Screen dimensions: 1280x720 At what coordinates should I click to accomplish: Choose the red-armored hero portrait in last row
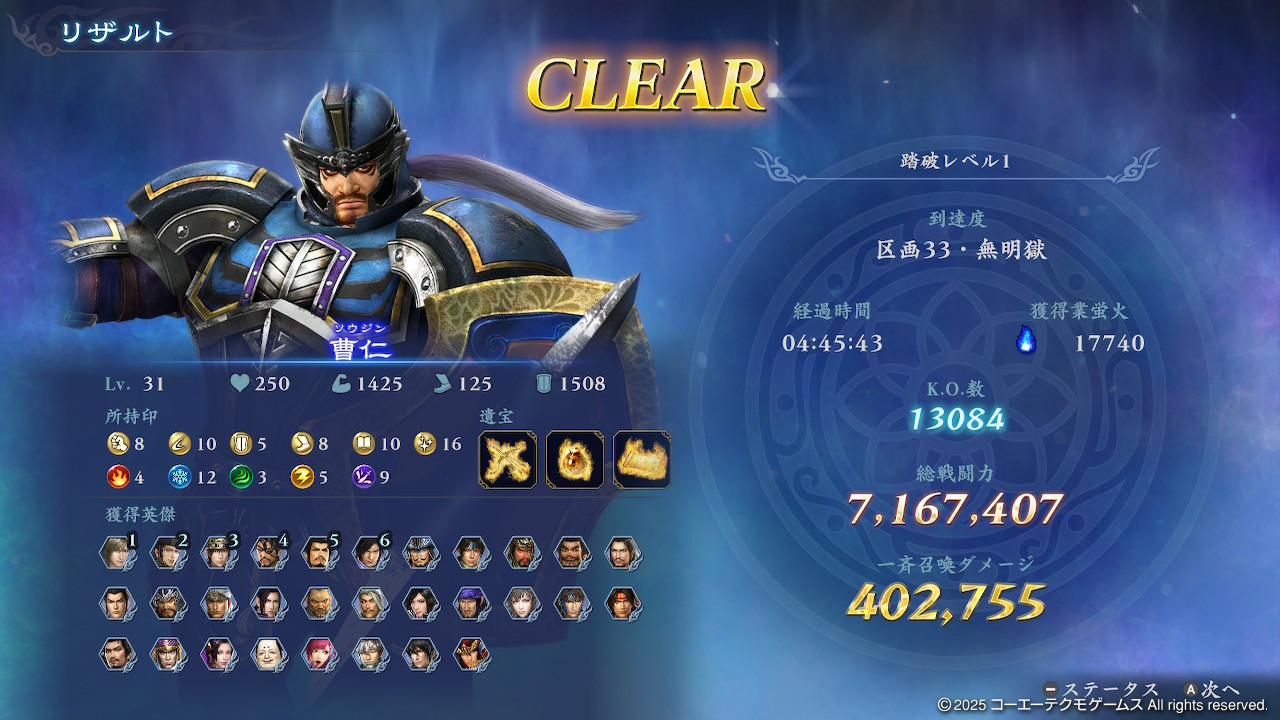[469, 654]
